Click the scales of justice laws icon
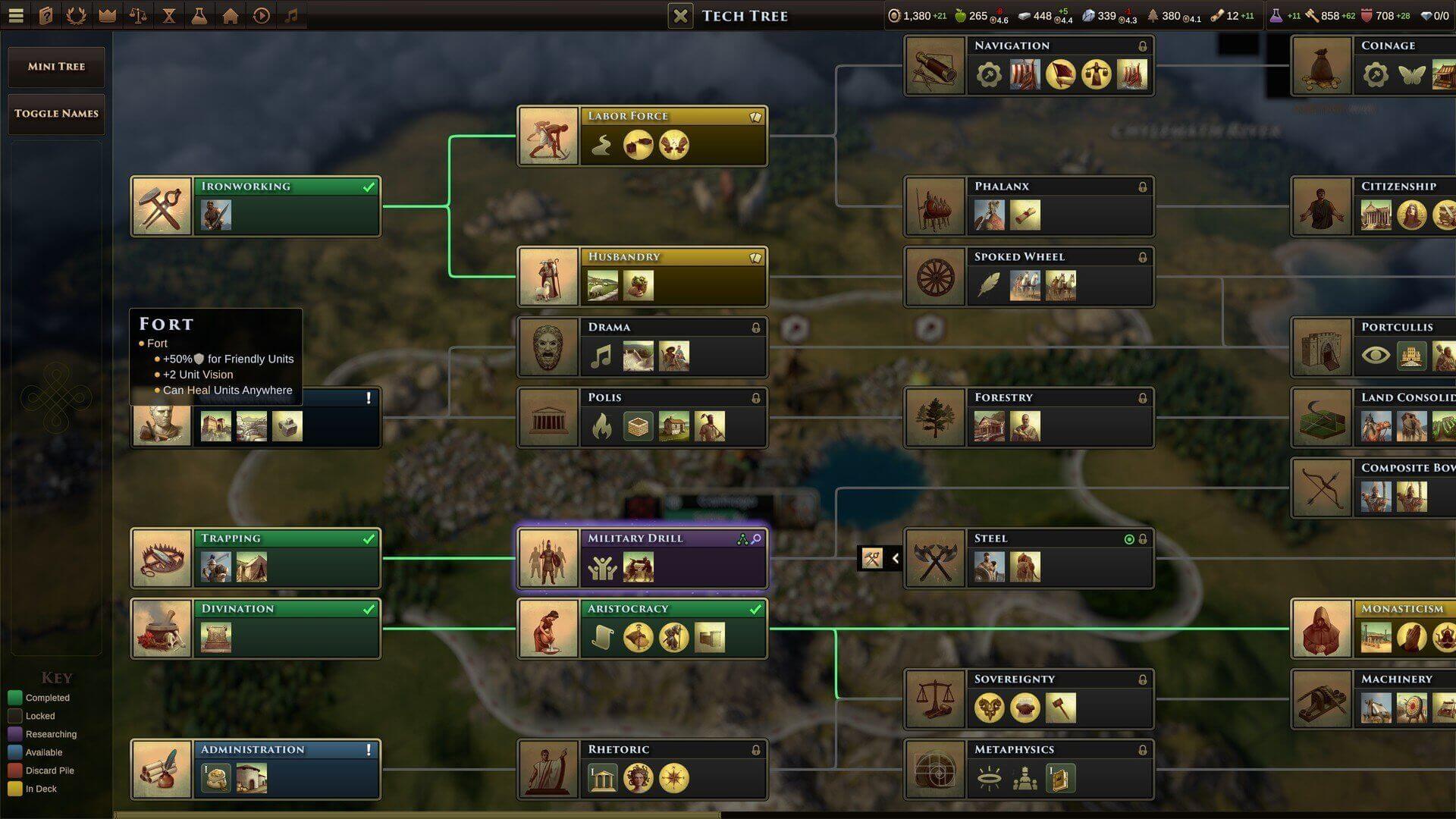The height and width of the screenshot is (819, 1456). (138, 14)
